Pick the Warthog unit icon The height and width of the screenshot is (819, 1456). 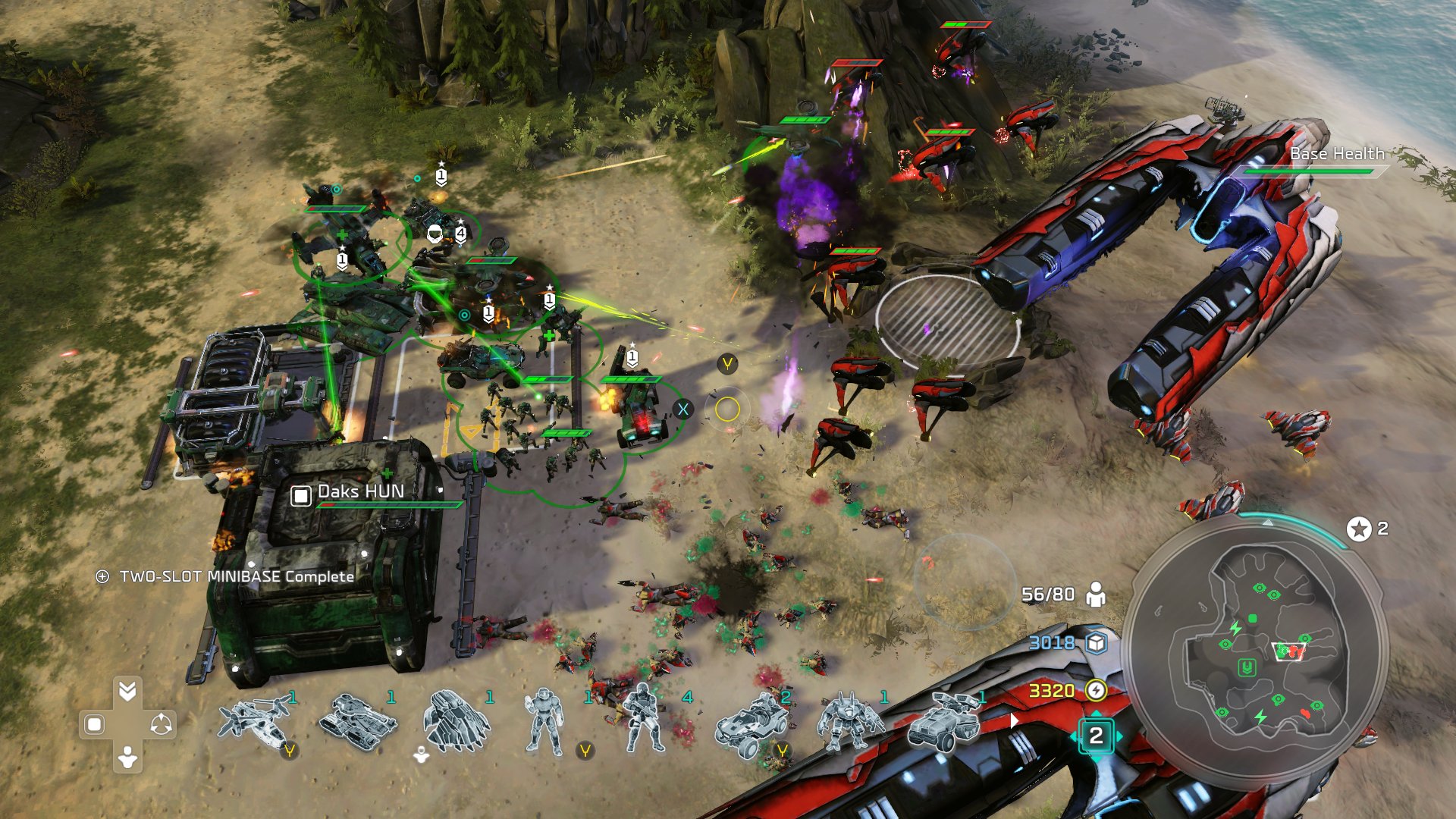[752, 725]
